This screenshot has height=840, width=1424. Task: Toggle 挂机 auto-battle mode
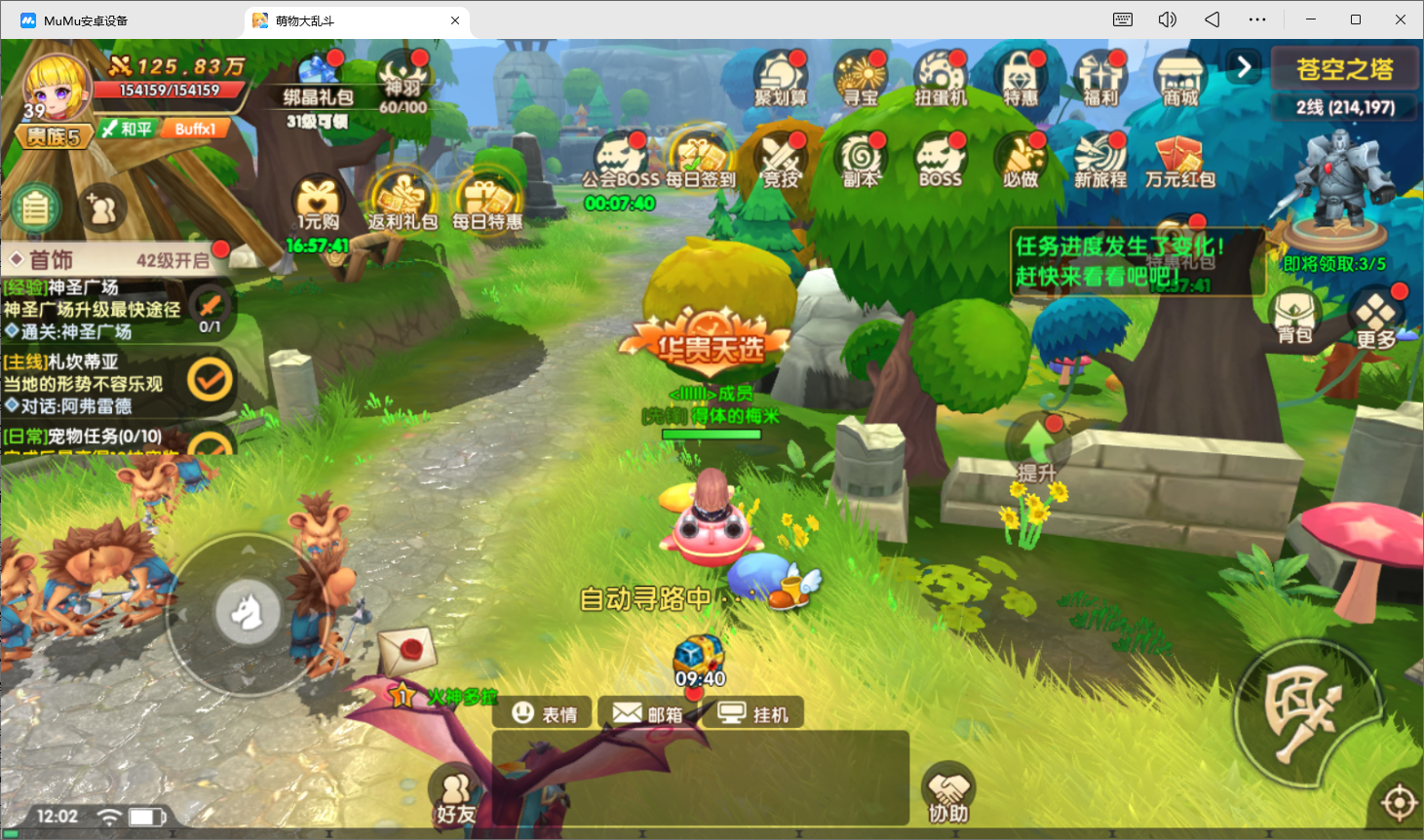click(753, 714)
